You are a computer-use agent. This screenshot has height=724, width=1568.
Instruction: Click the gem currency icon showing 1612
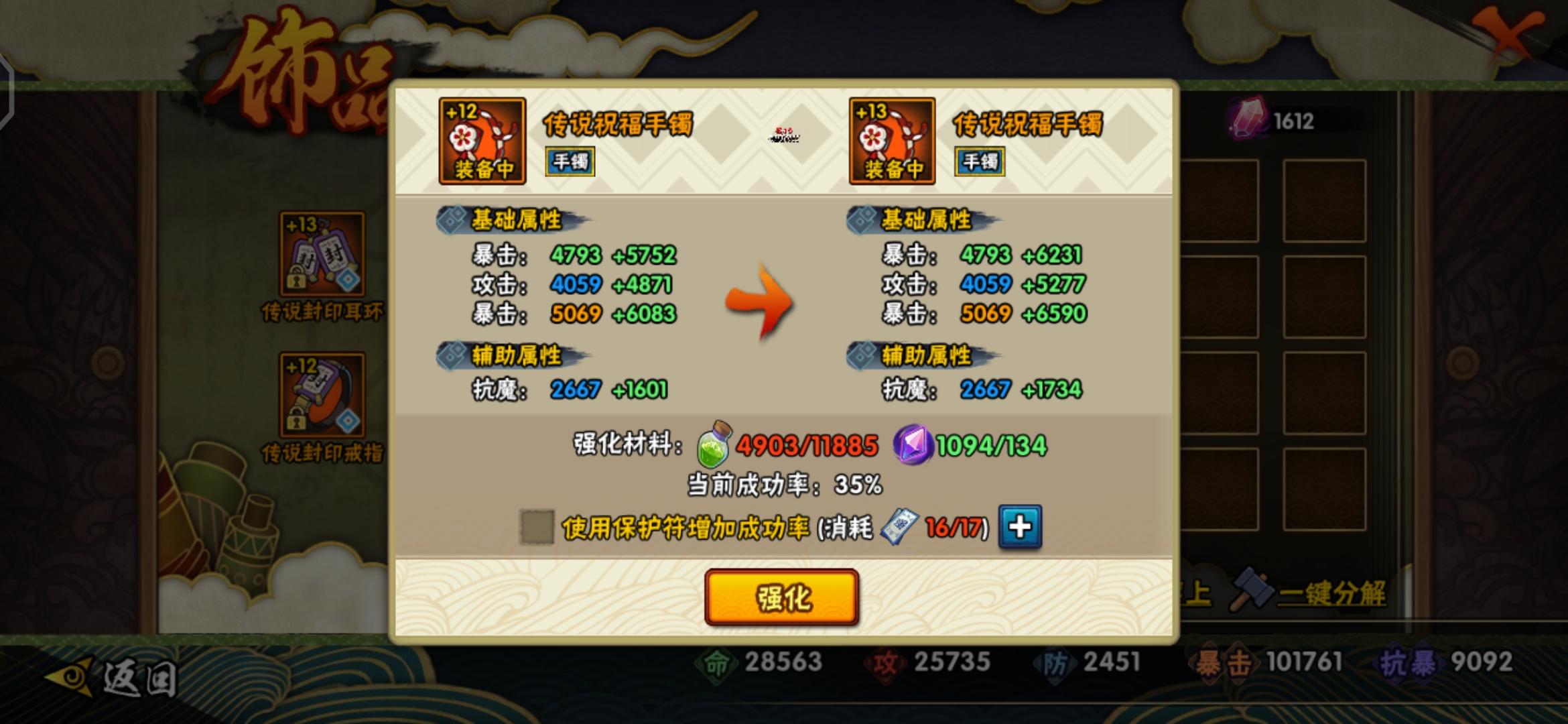(1248, 122)
